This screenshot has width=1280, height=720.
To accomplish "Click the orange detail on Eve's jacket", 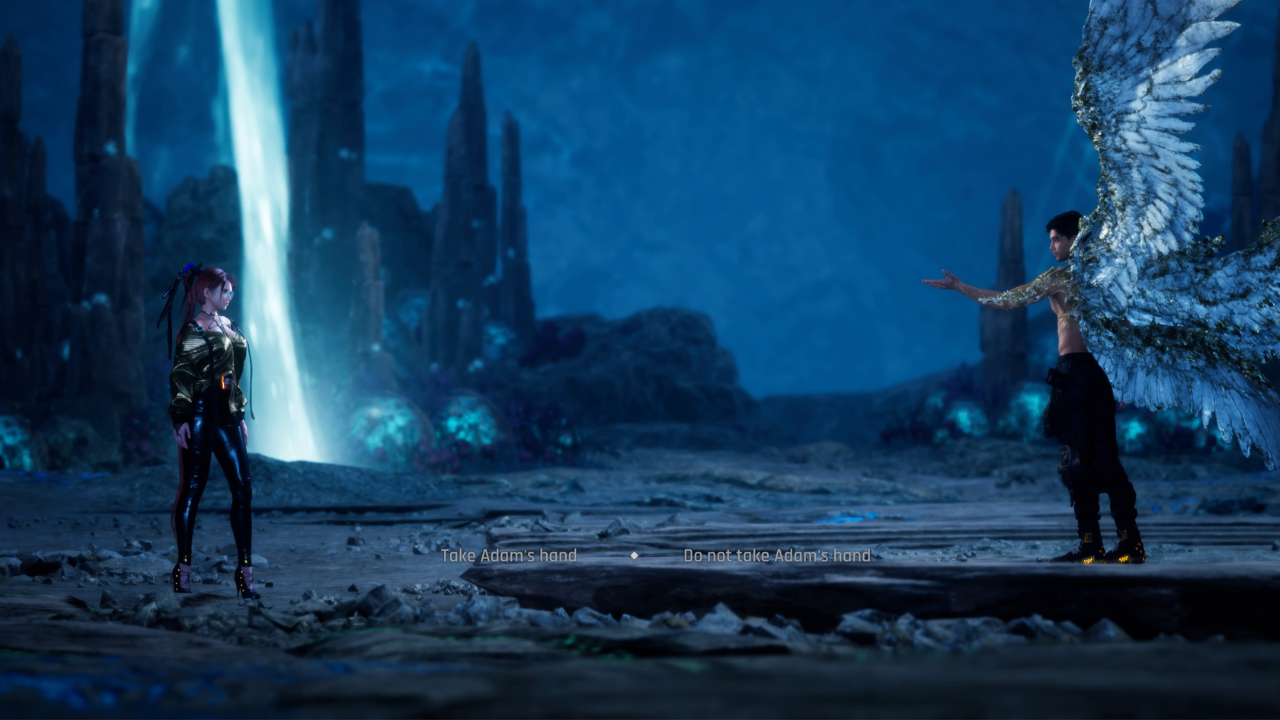I will tap(222, 383).
